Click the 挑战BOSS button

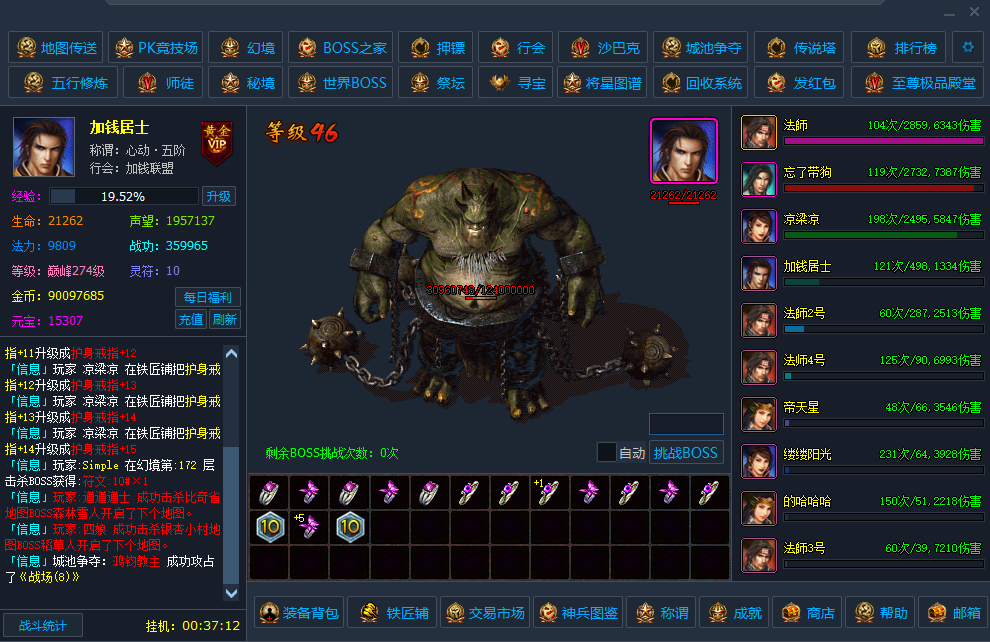[686, 452]
